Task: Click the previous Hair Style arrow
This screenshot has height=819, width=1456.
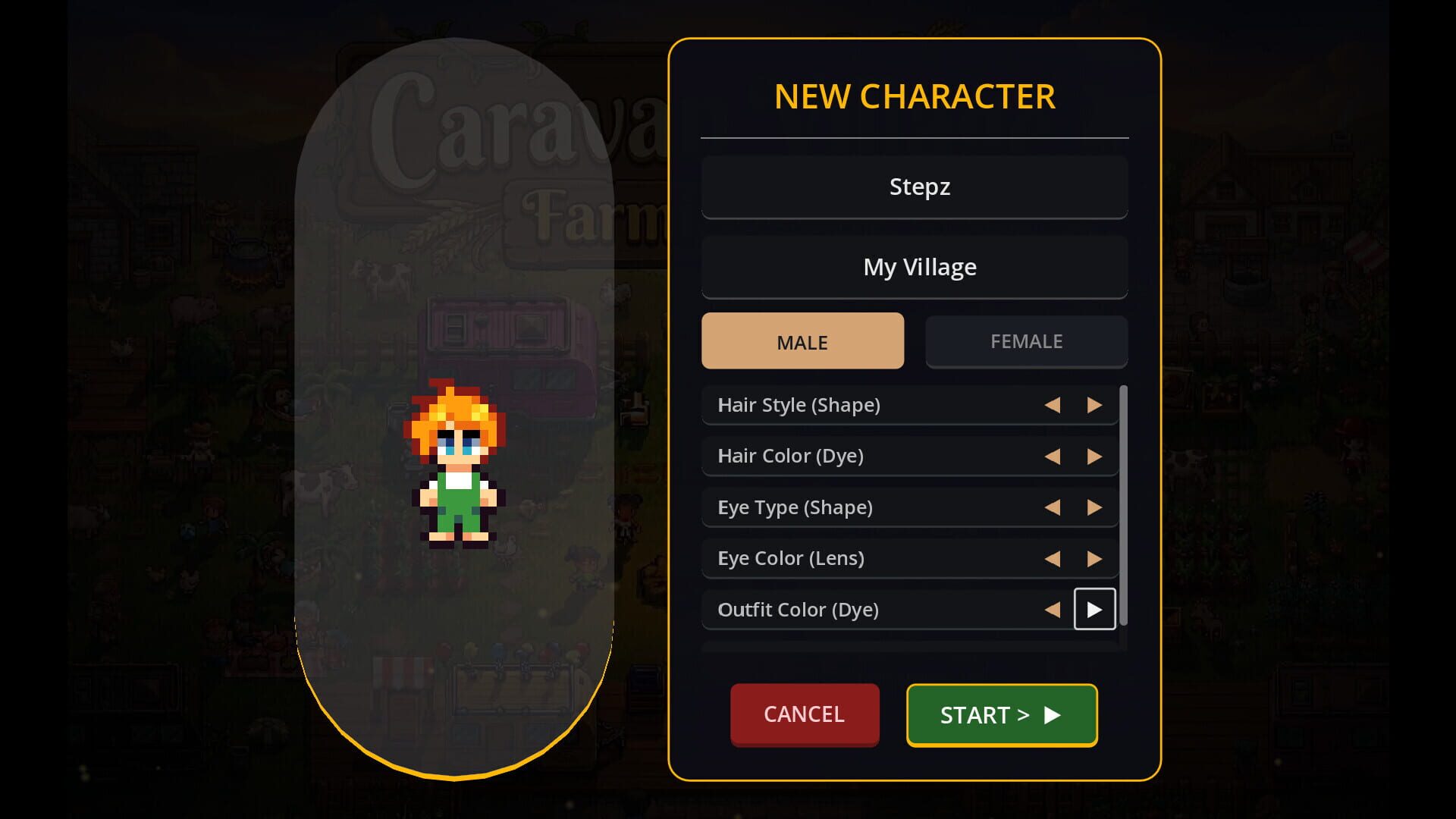Action: coord(1053,405)
